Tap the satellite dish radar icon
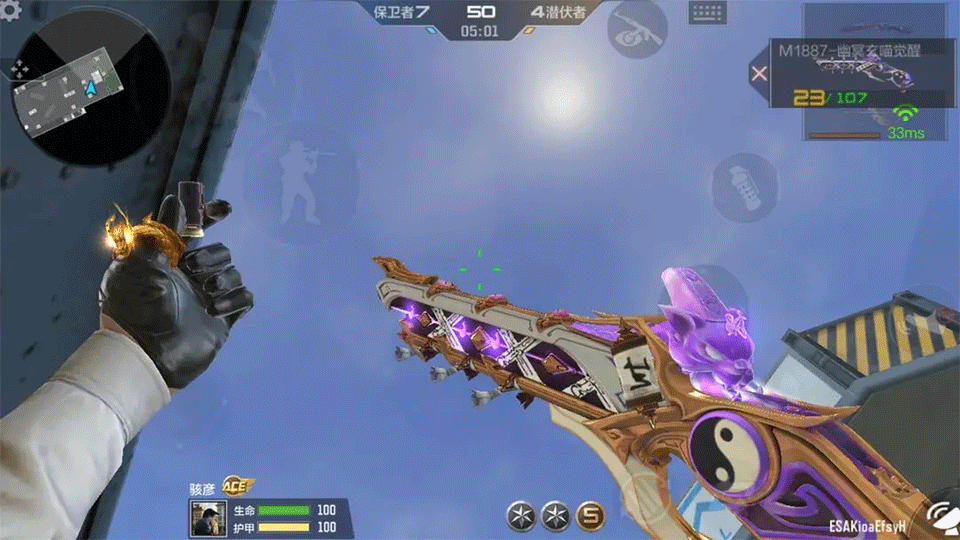 942,517
